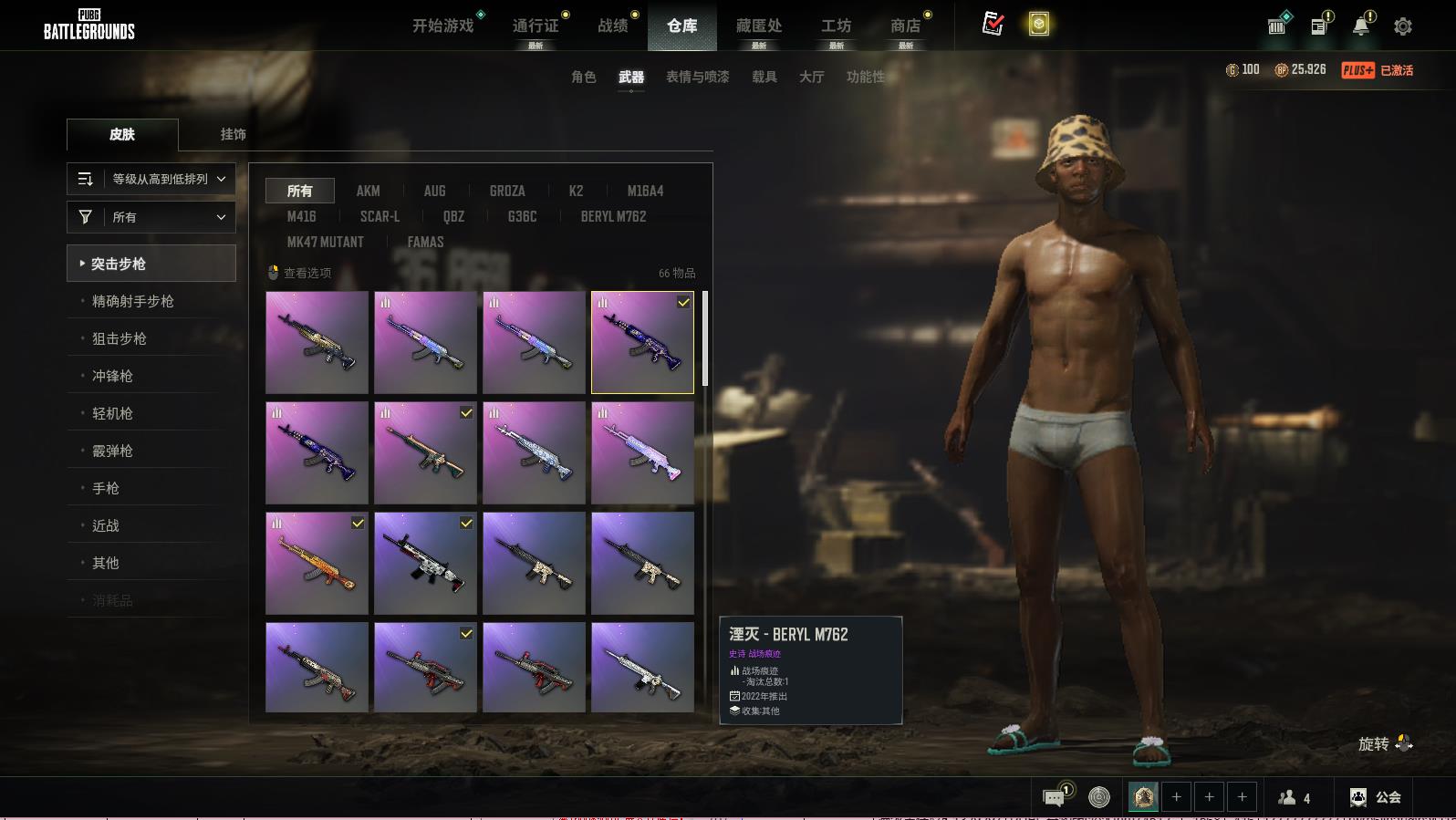Open the notifications bell
The image size is (1456, 820).
[1360, 26]
